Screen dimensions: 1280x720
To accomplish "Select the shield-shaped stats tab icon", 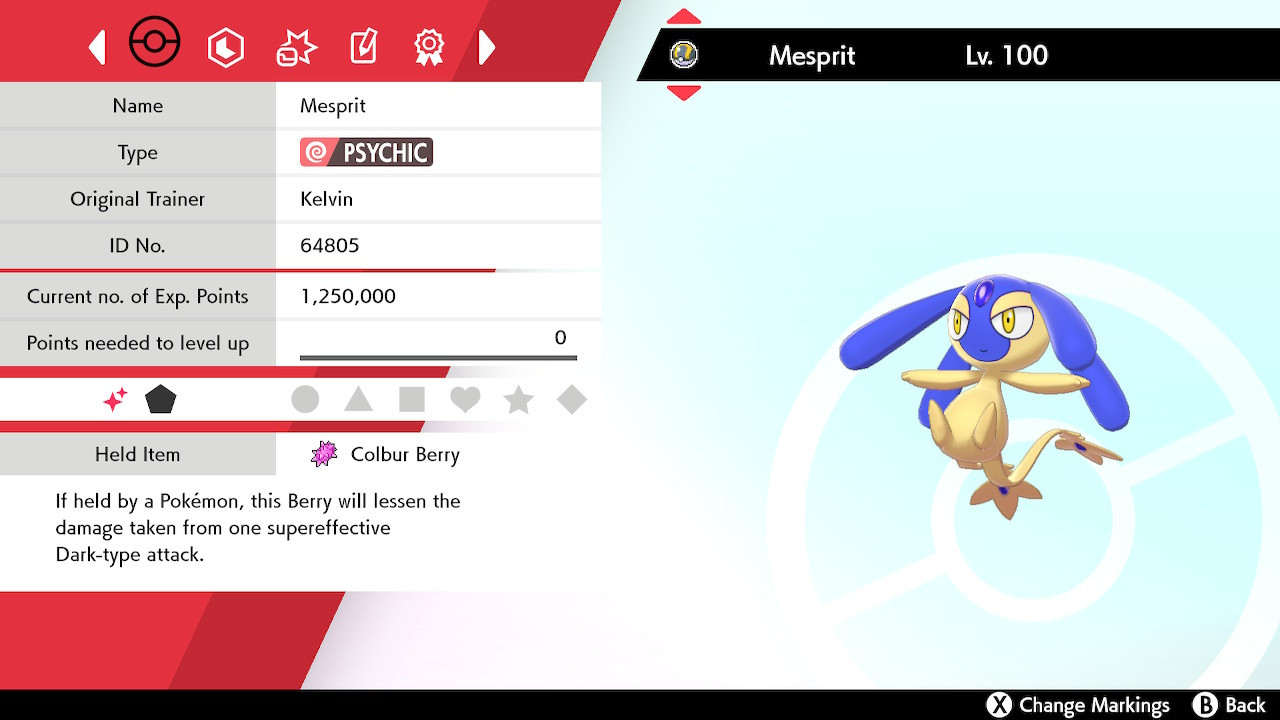I will (x=226, y=45).
